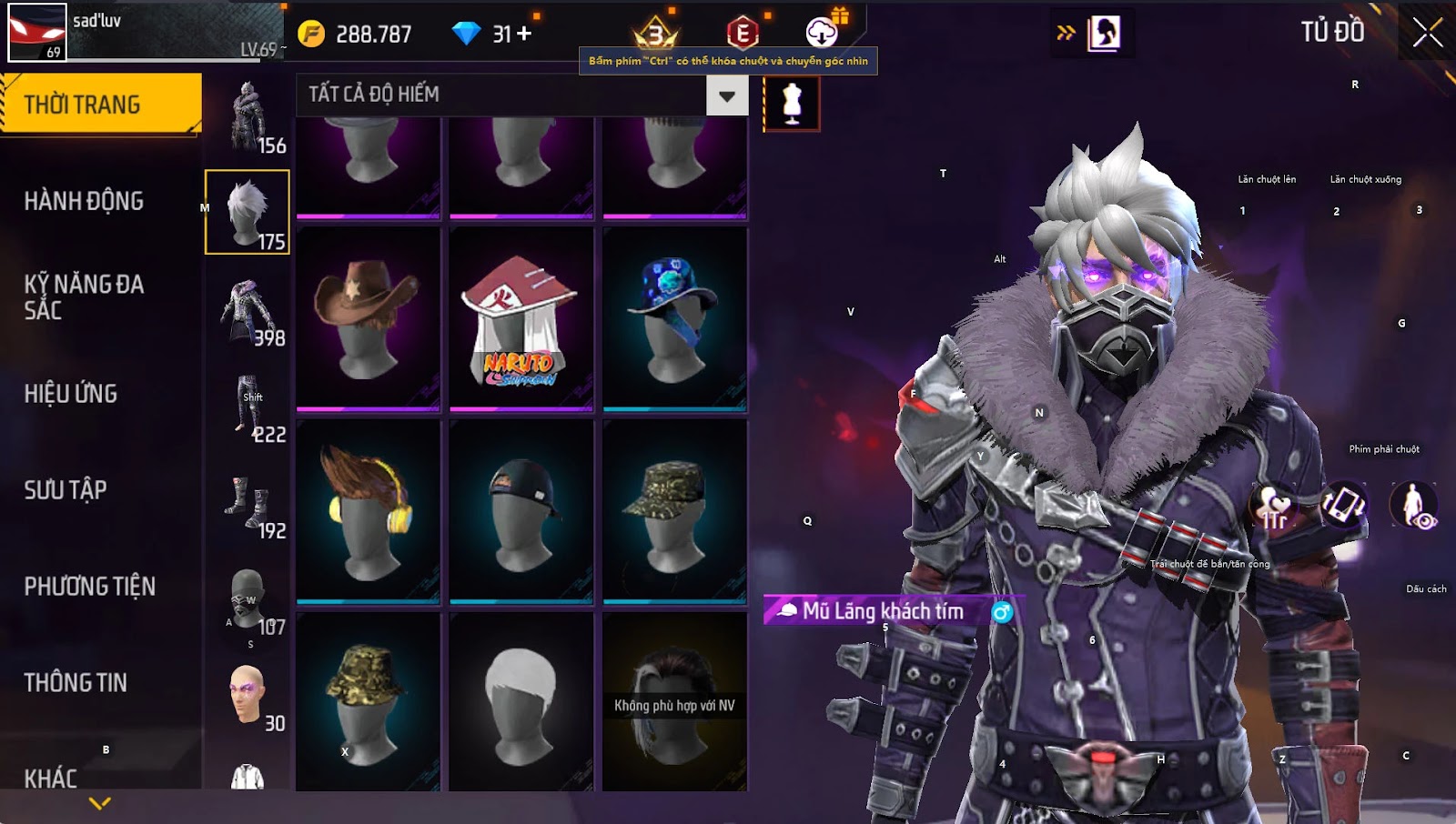Show the THÔNG TIN info section
1456x824 pixels.
pyautogui.click(x=76, y=682)
